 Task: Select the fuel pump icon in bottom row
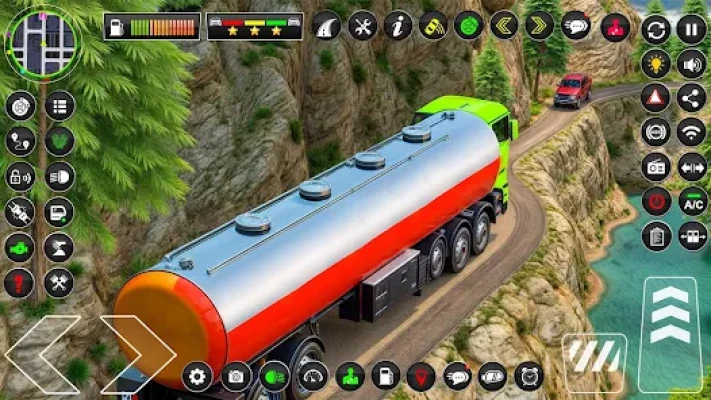(385, 376)
